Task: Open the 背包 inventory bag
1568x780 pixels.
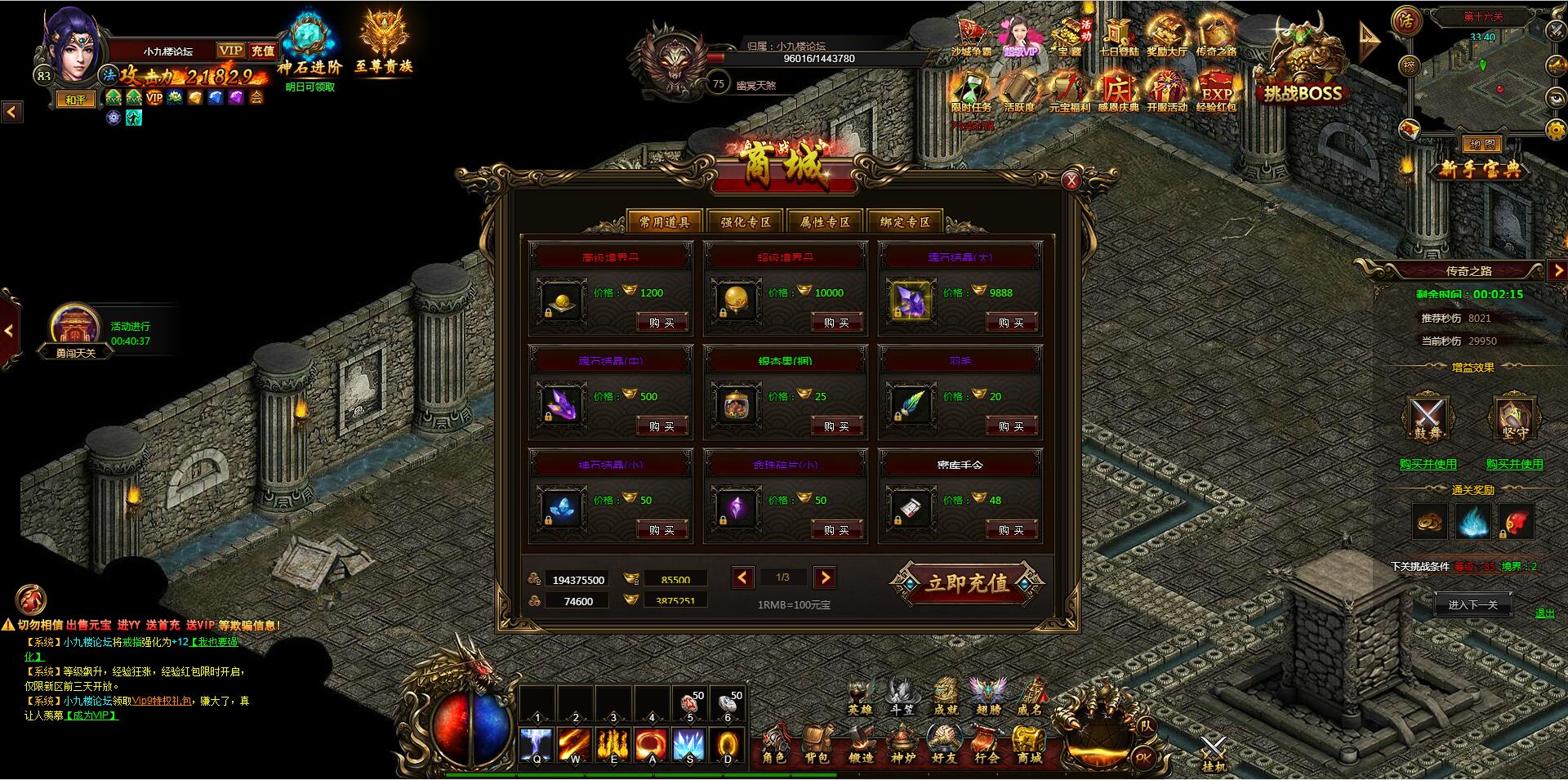Action: 816,745
